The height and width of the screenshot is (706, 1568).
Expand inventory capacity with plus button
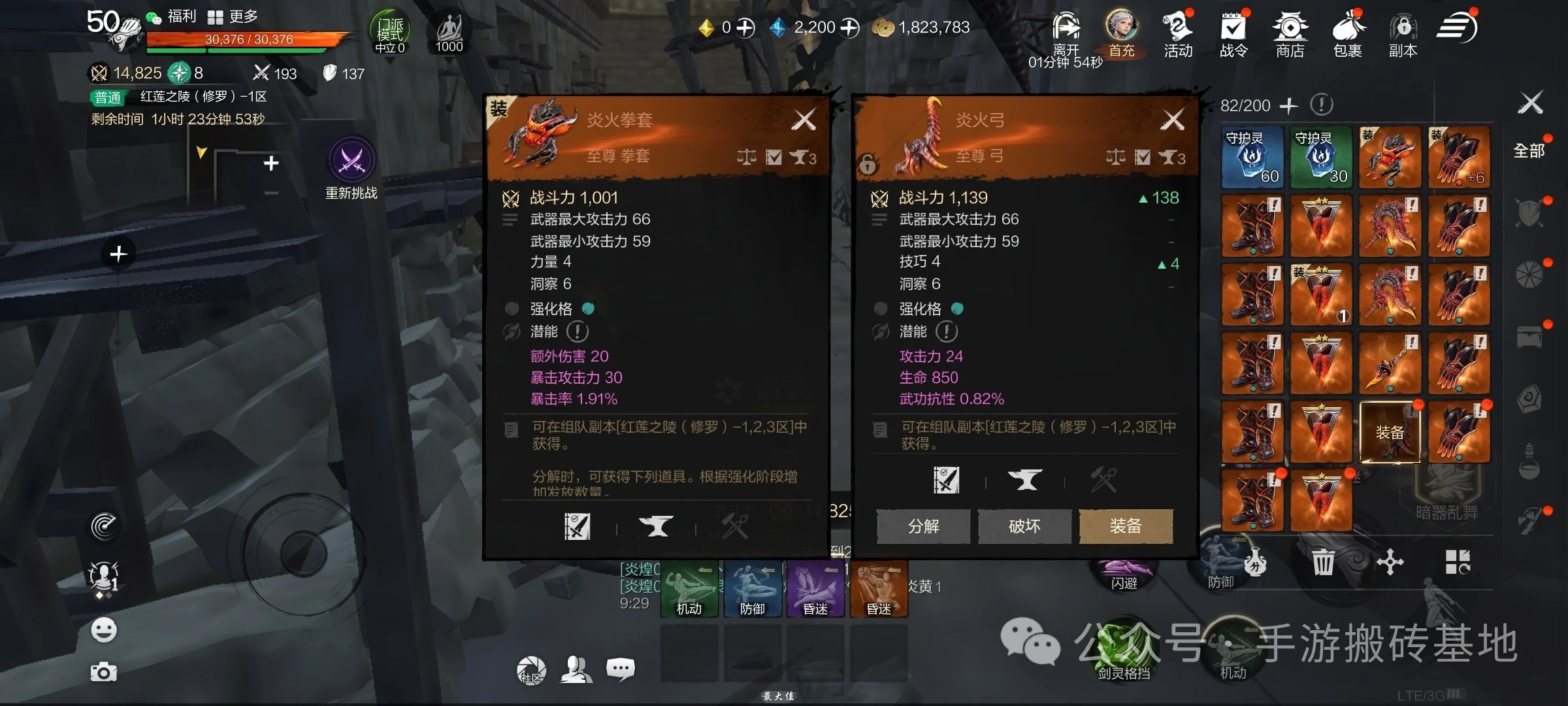1288,105
